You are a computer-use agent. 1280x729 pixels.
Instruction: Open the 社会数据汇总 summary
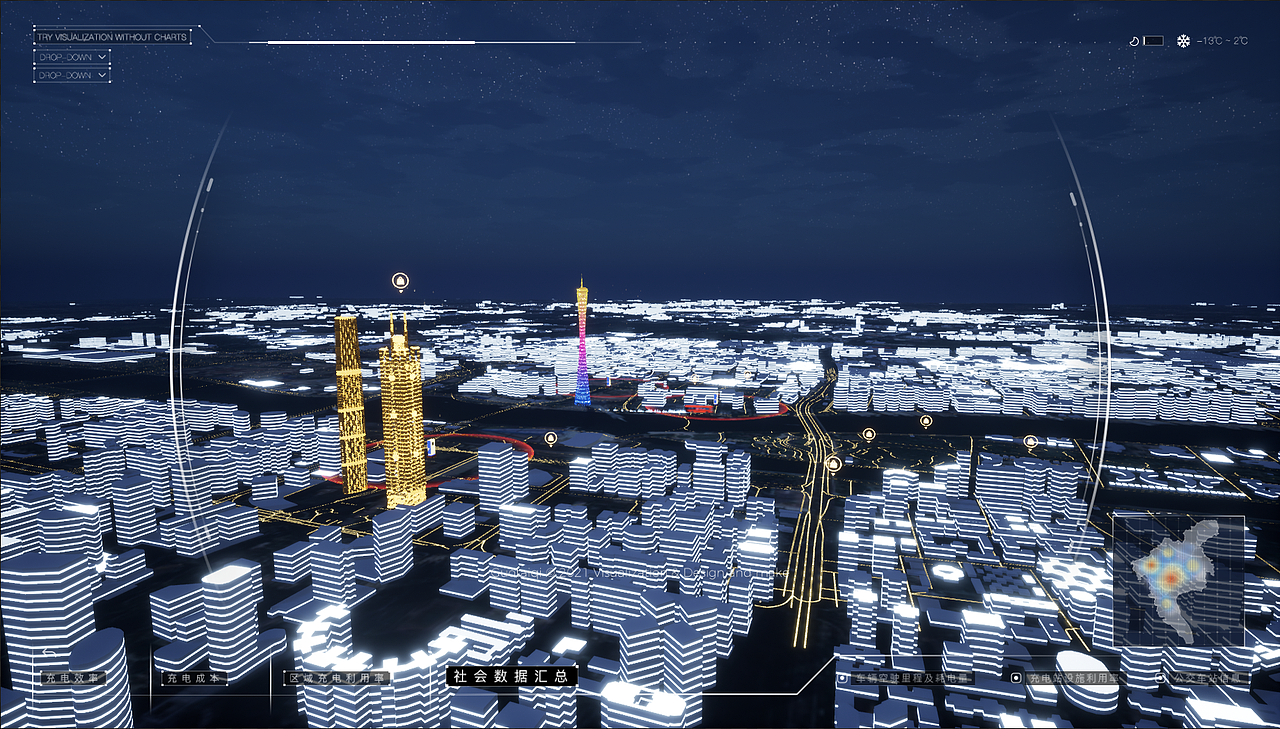point(513,676)
